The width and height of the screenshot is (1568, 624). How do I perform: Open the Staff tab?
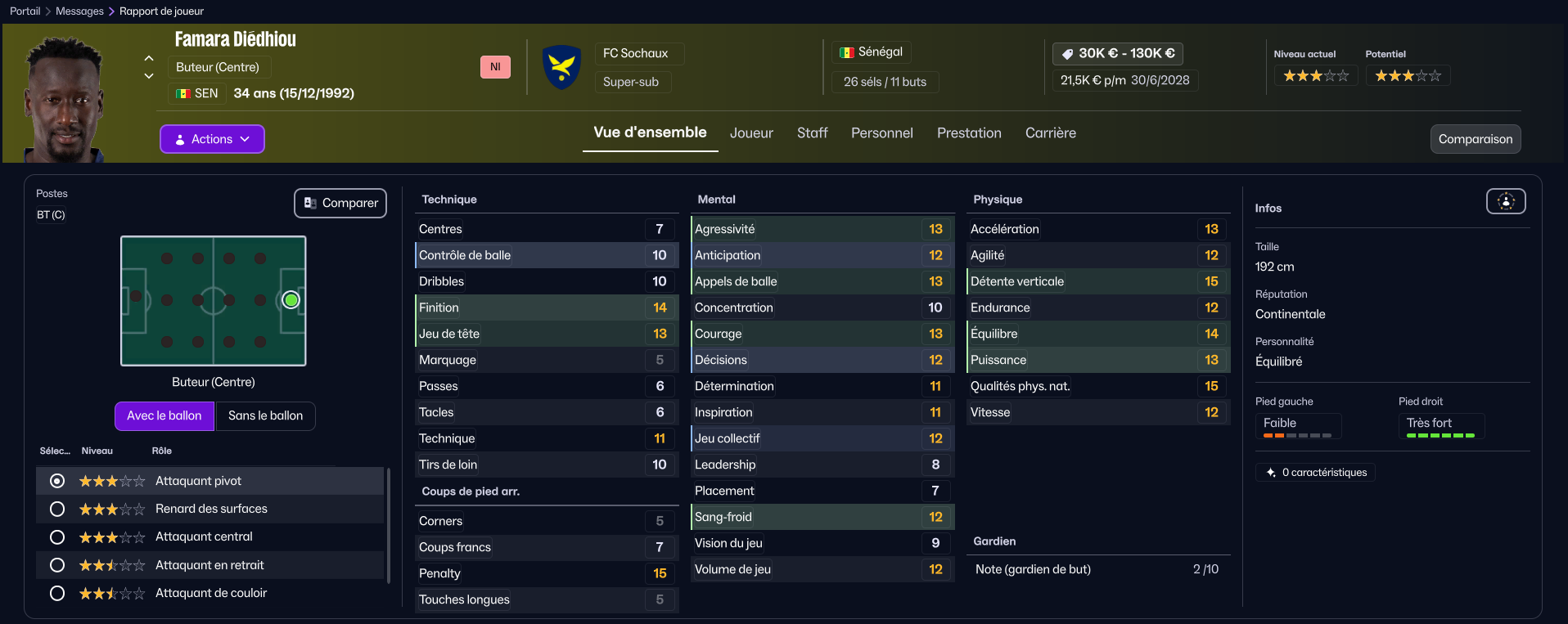812,132
